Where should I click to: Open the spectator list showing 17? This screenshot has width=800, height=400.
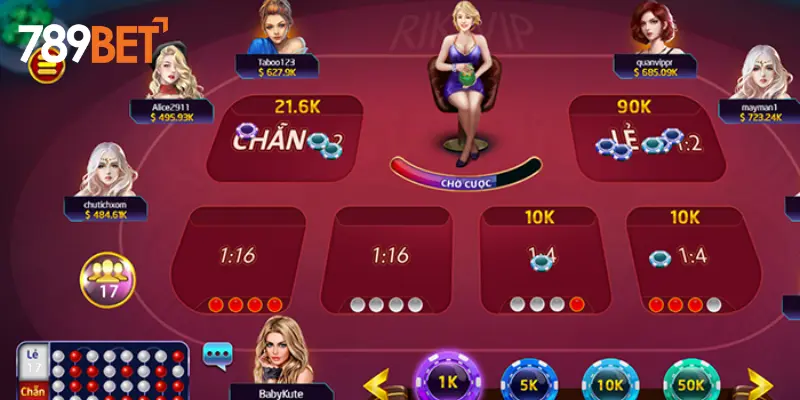104,278
